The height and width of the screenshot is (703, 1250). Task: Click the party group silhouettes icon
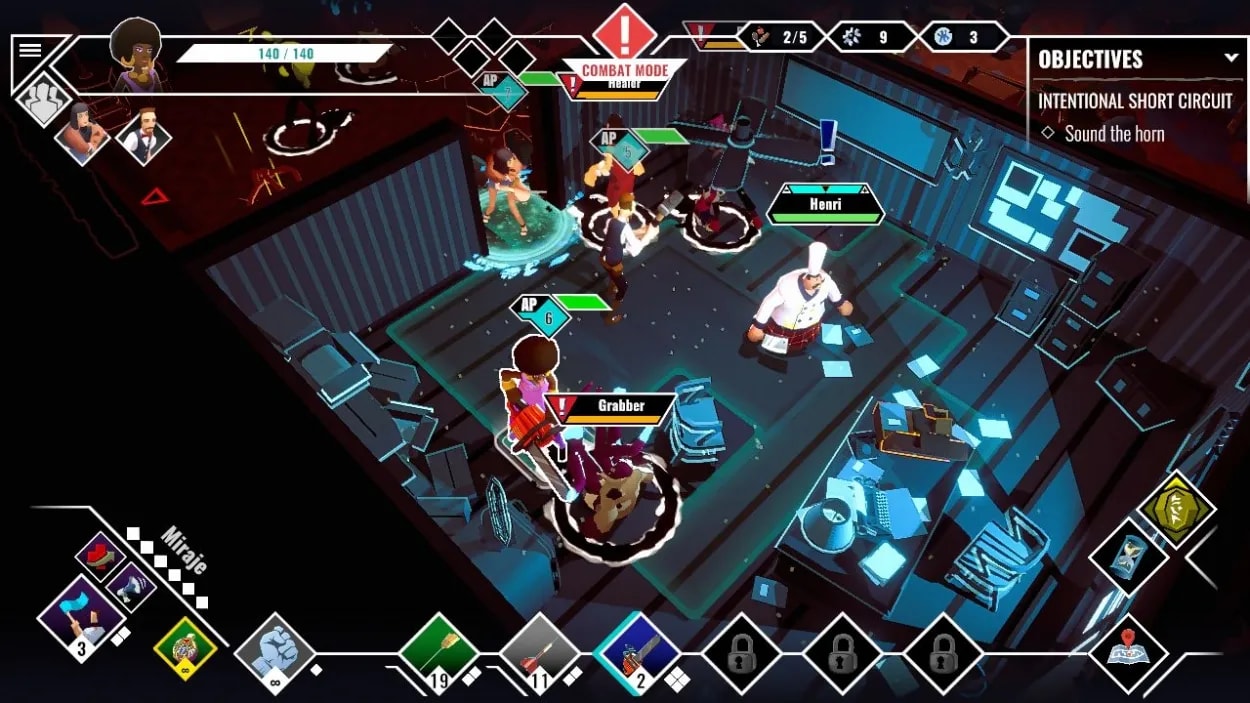(x=43, y=101)
